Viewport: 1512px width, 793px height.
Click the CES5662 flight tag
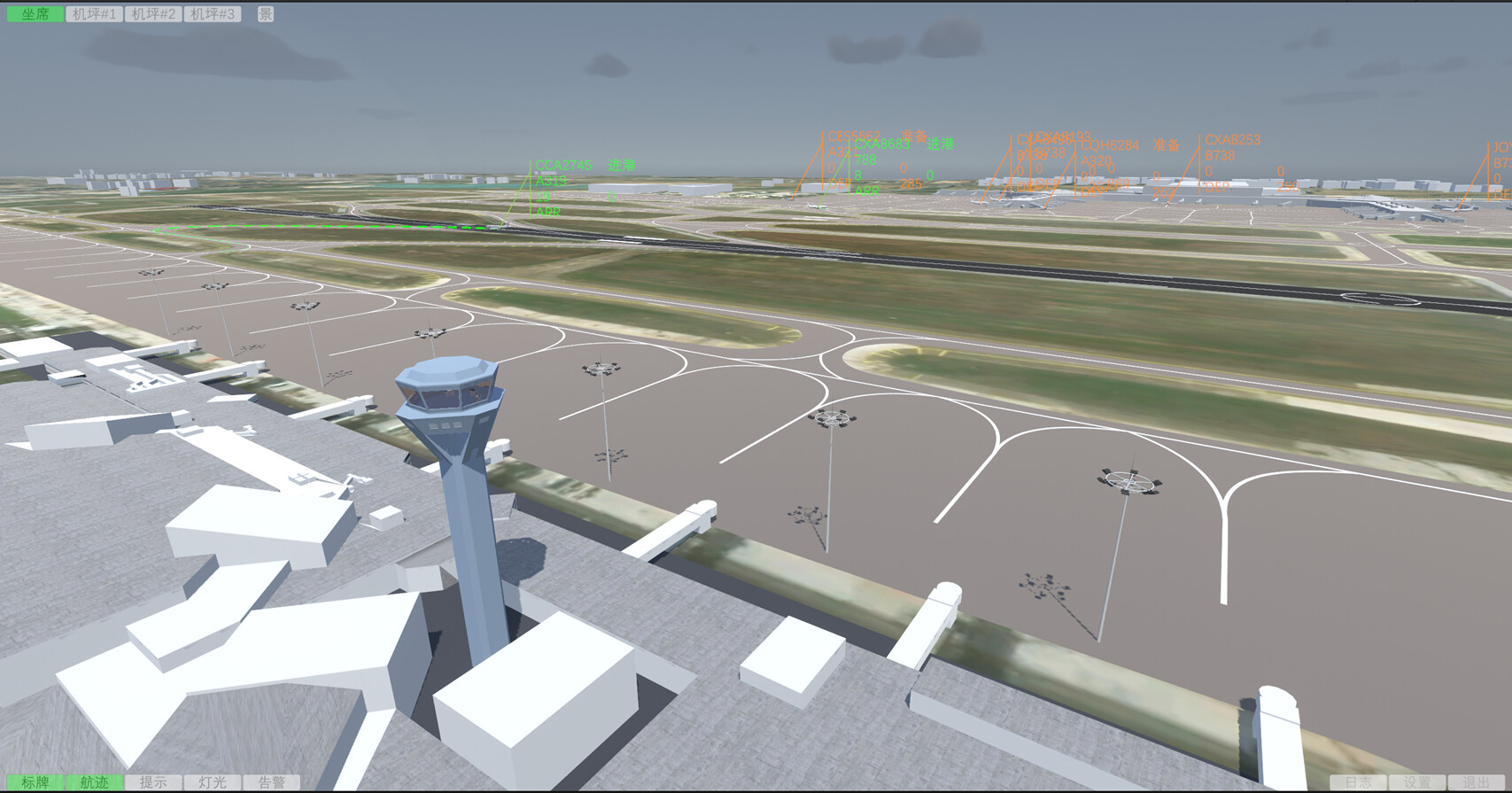852,135
